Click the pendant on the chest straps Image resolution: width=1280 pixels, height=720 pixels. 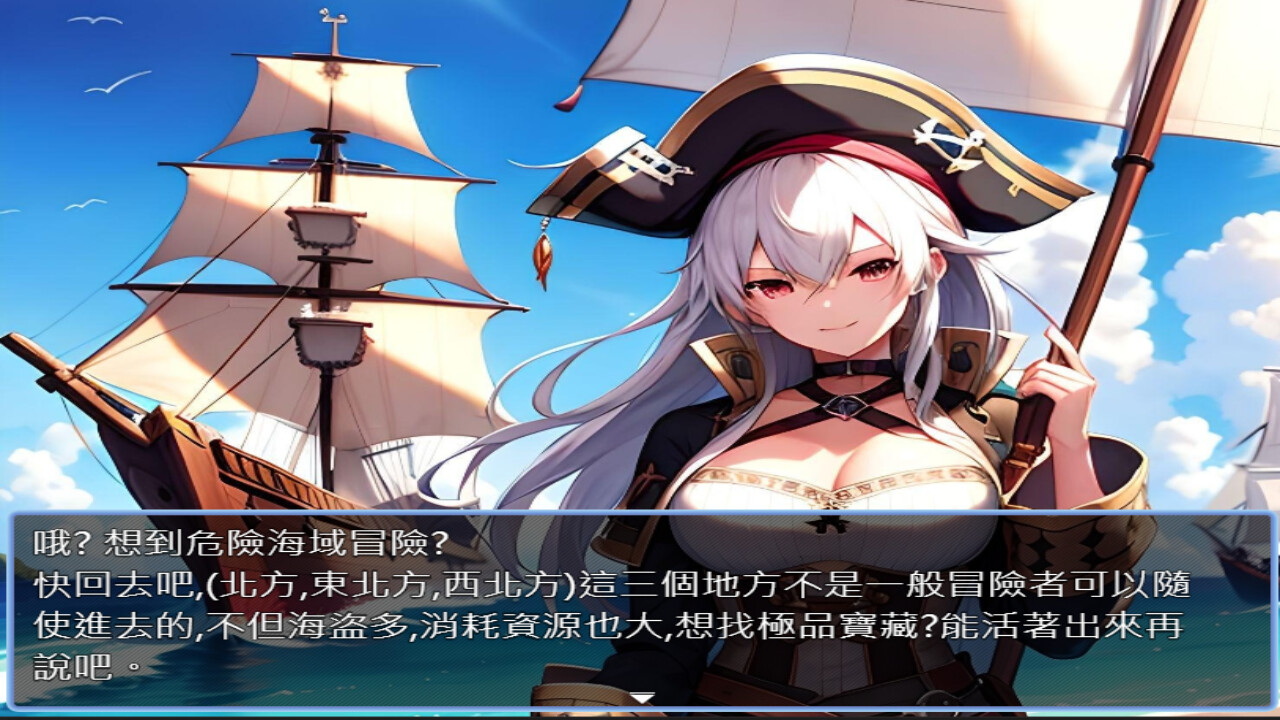pos(843,407)
